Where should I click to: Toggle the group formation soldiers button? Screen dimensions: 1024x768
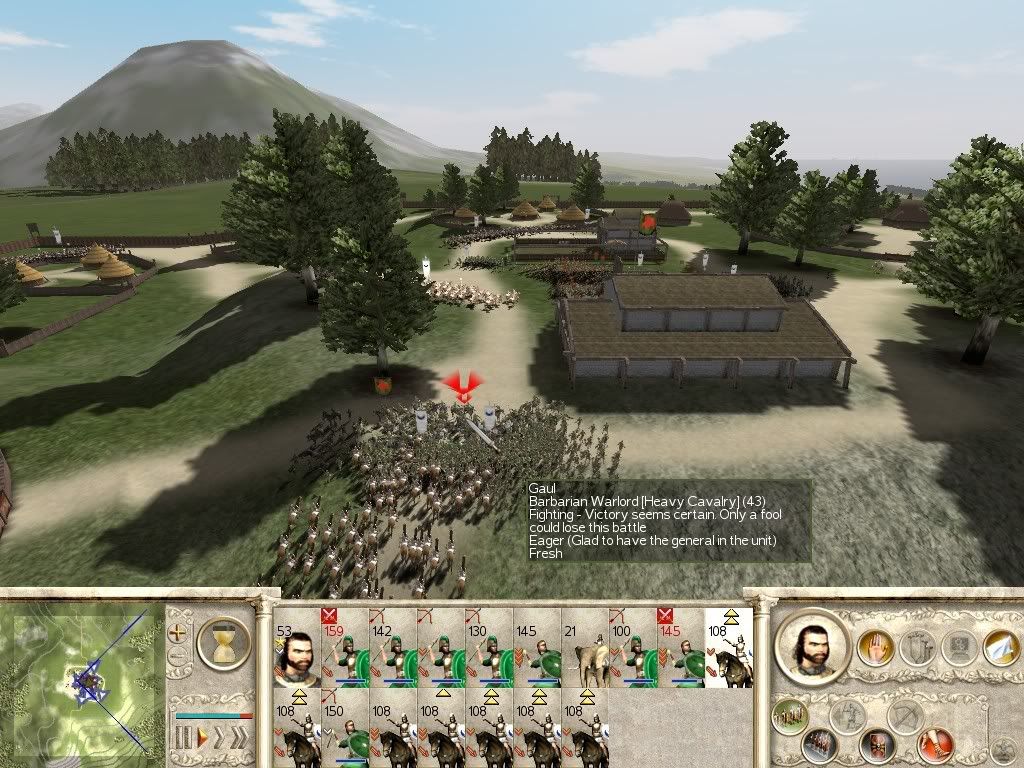[789, 716]
